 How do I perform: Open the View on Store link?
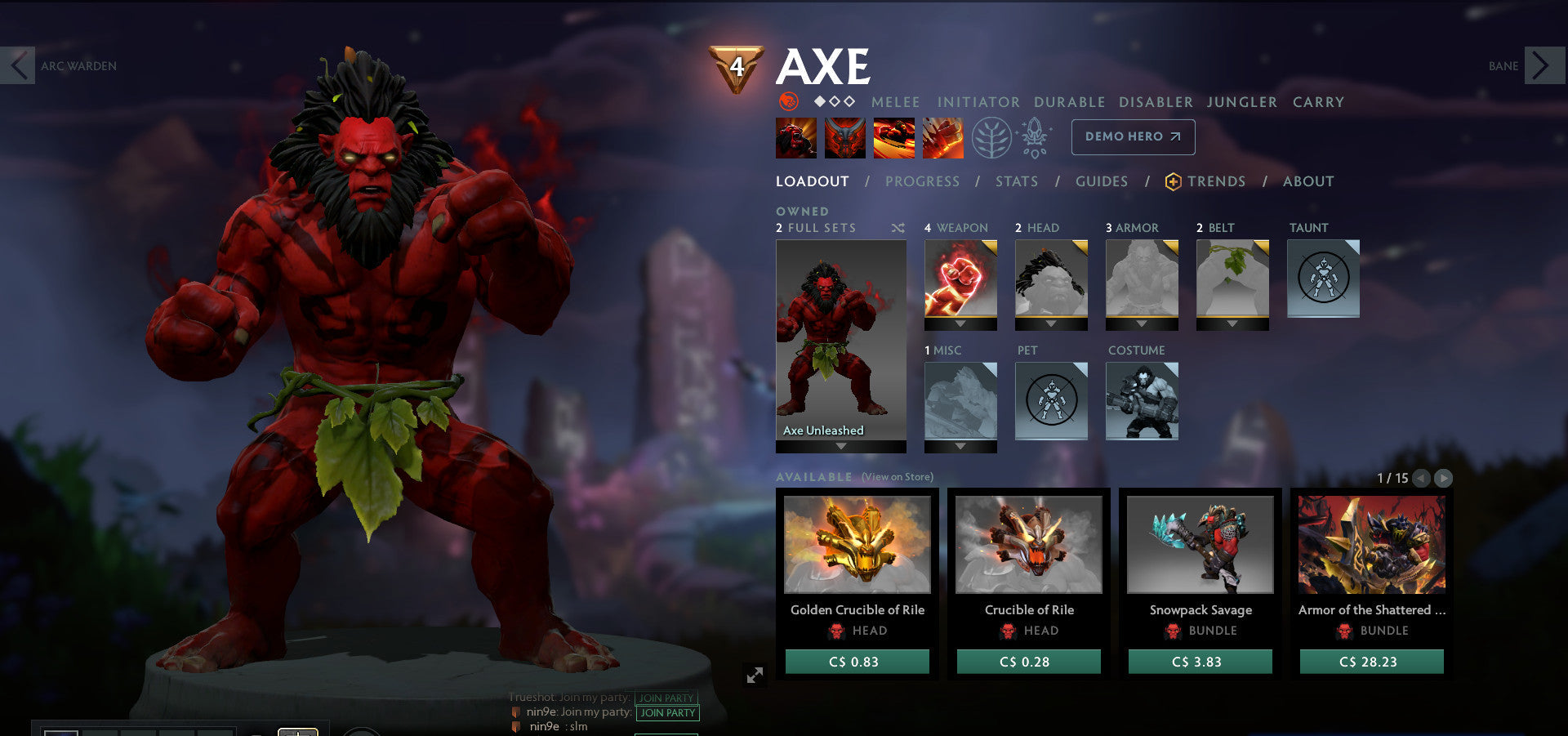[x=897, y=476]
